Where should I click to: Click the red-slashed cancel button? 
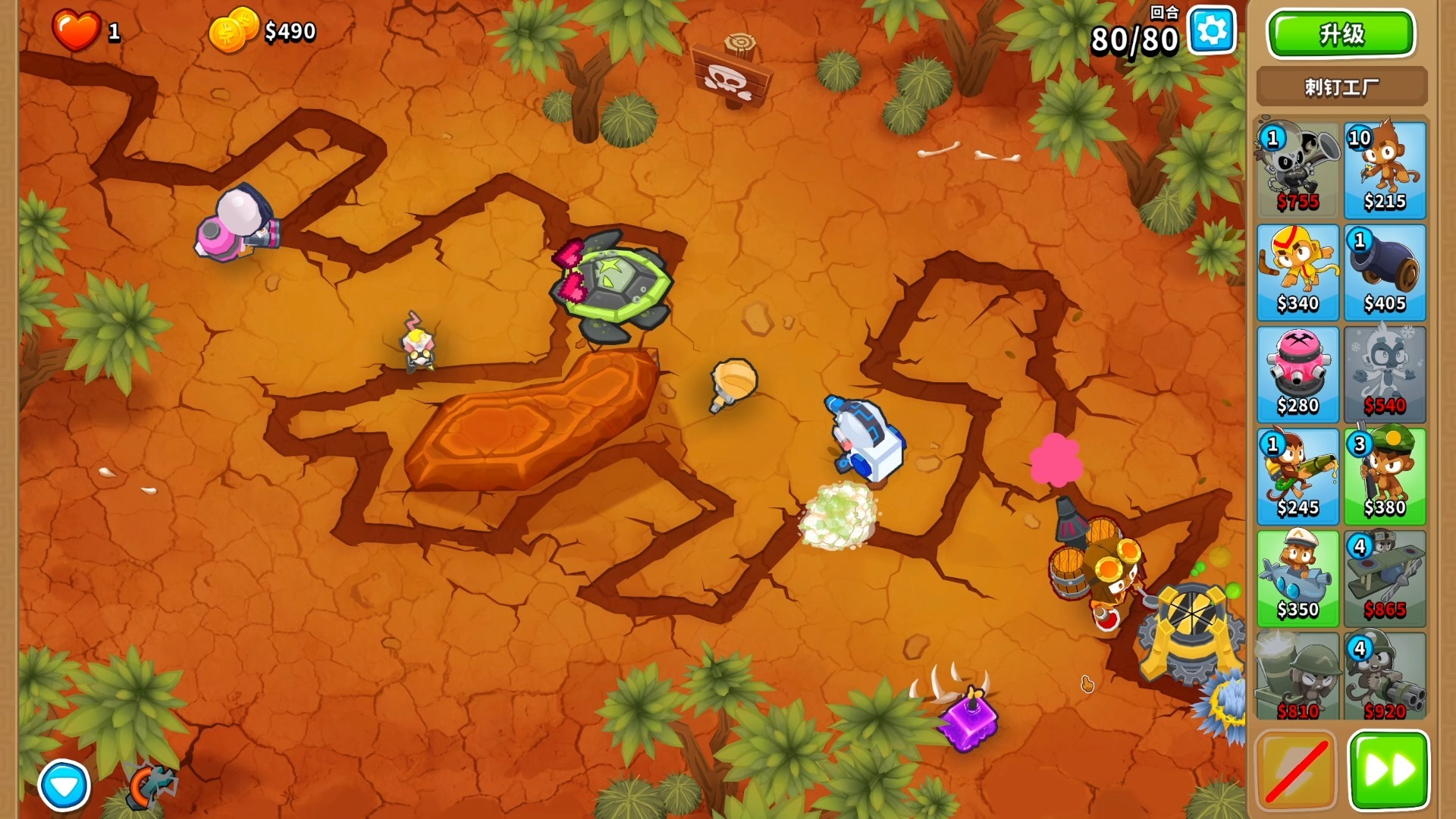1296,771
